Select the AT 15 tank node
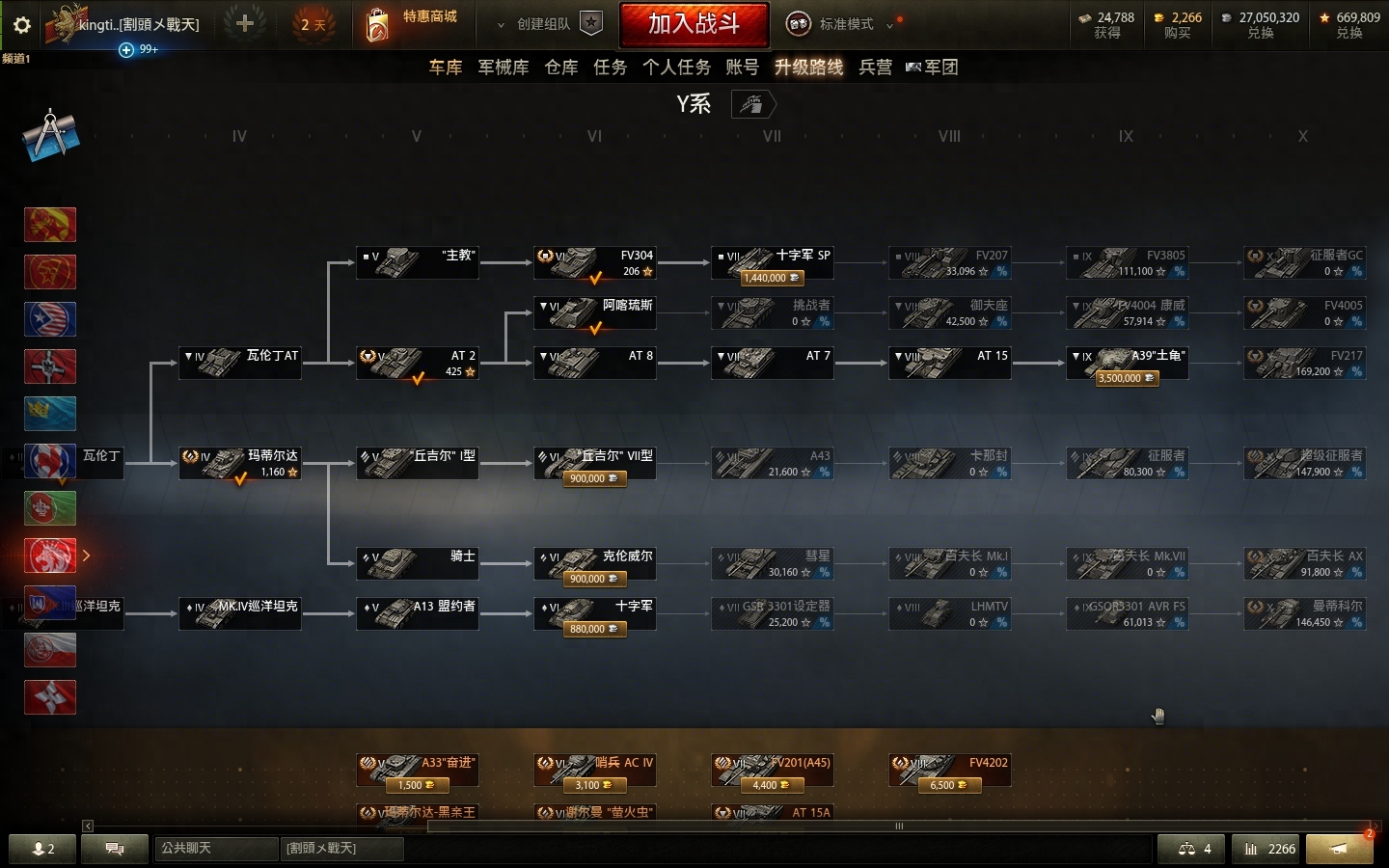The height and width of the screenshot is (868, 1389). 949,364
